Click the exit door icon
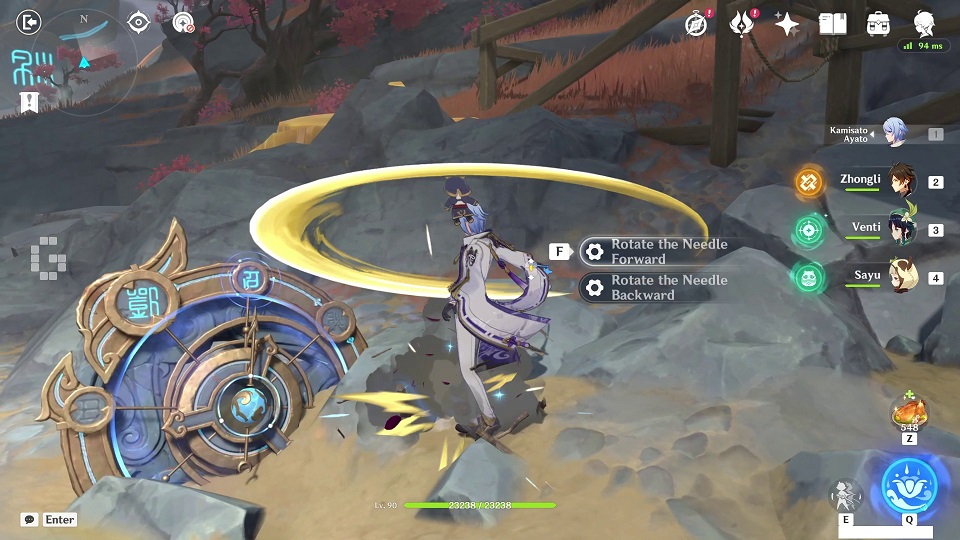Screen dimensions: 960x540 (29, 22)
